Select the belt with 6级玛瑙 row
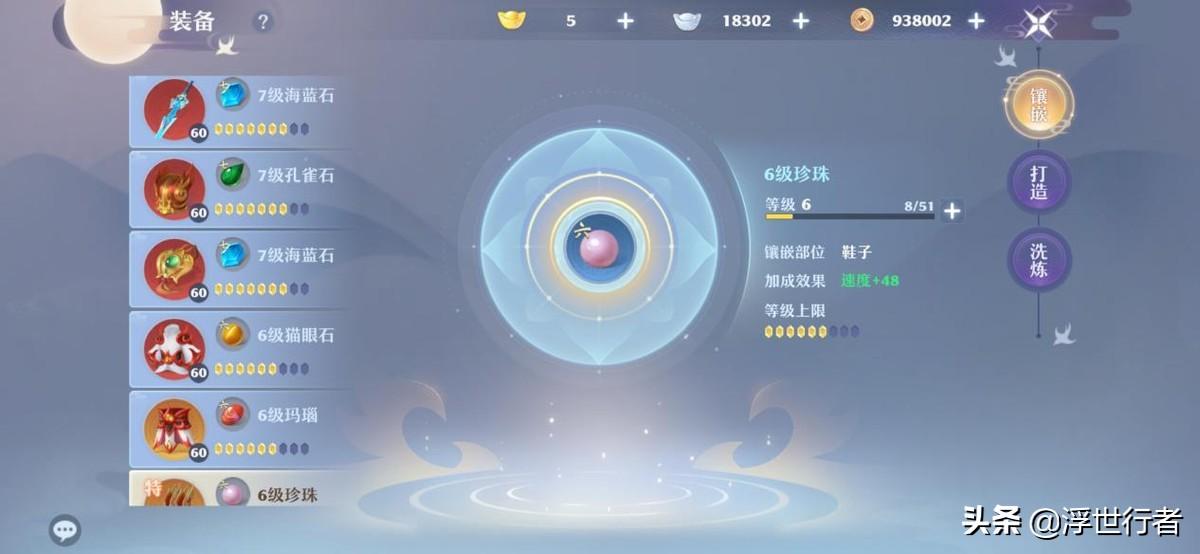This screenshot has height=554, width=1200. point(240,430)
